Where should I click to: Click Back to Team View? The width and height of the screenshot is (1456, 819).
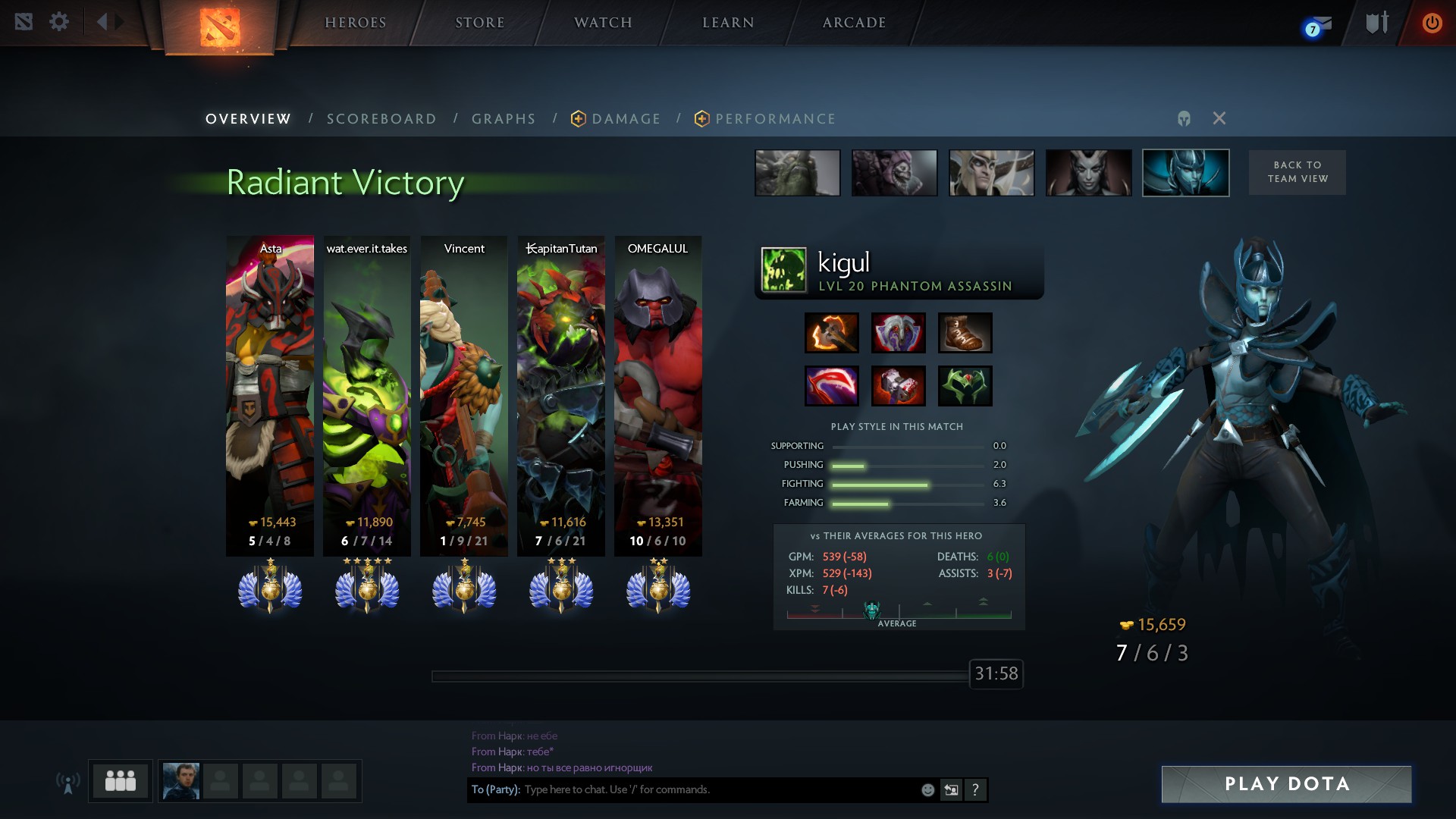pos(1297,172)
